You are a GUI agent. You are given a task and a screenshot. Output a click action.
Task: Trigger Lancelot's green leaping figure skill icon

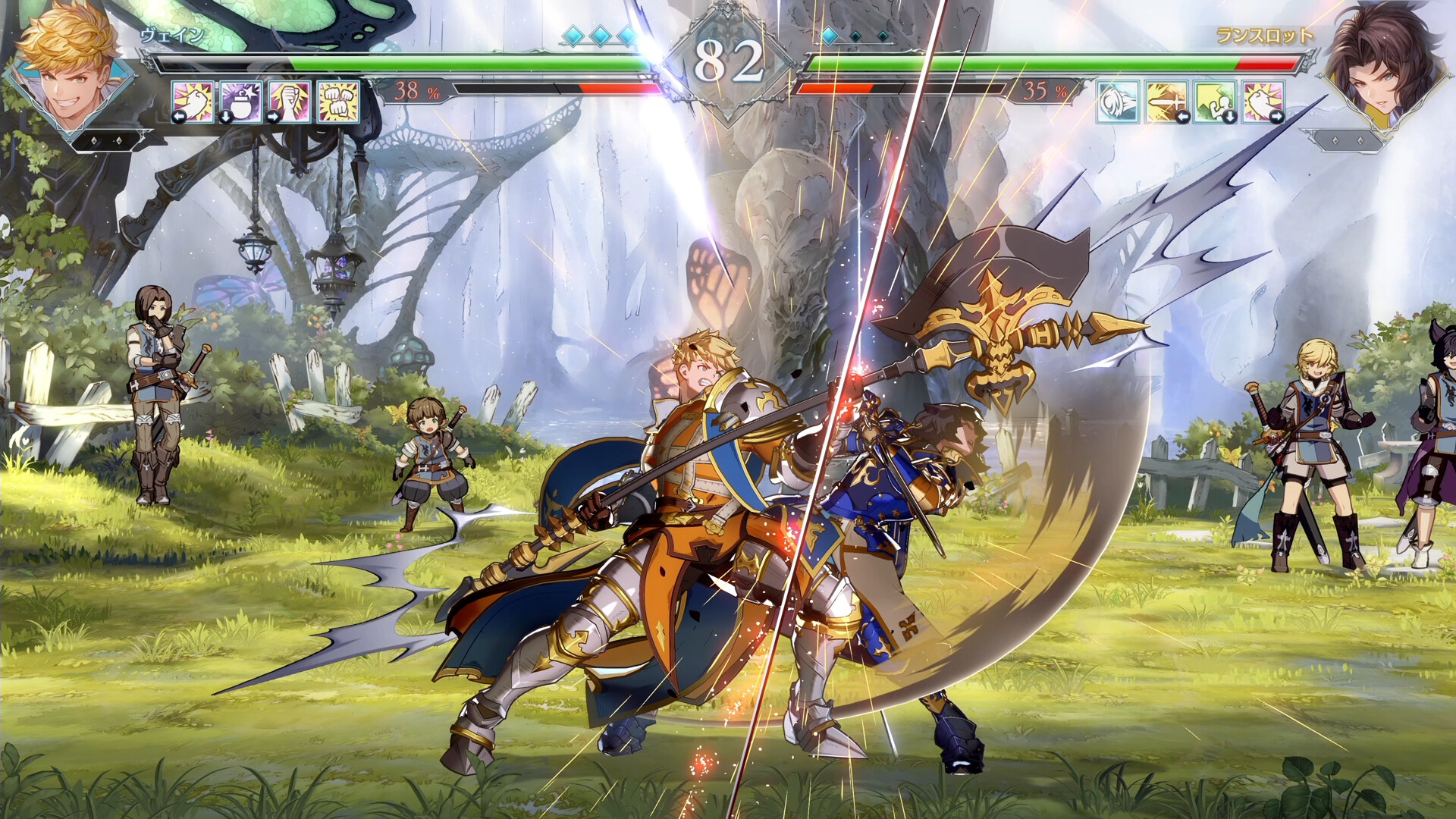1215,101
